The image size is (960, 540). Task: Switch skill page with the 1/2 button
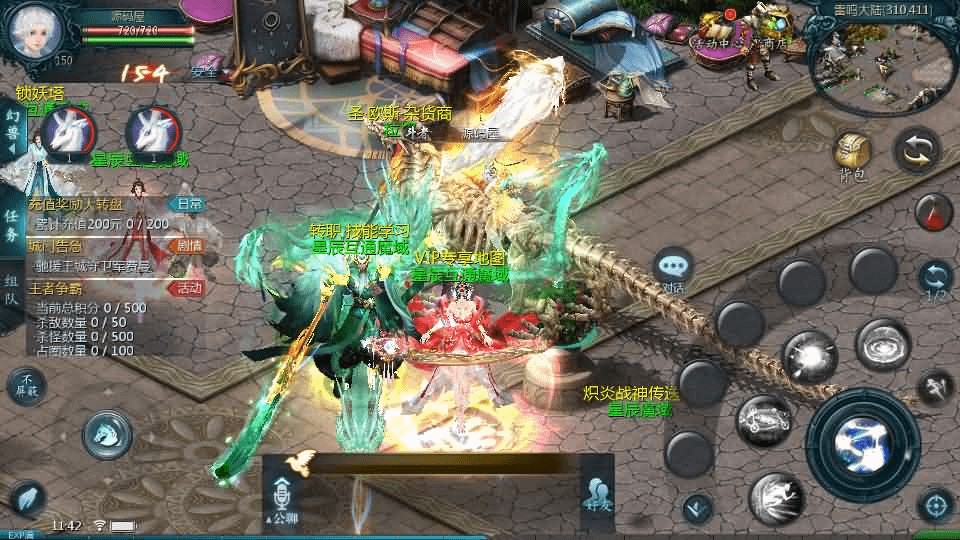(x=935, y=281)
